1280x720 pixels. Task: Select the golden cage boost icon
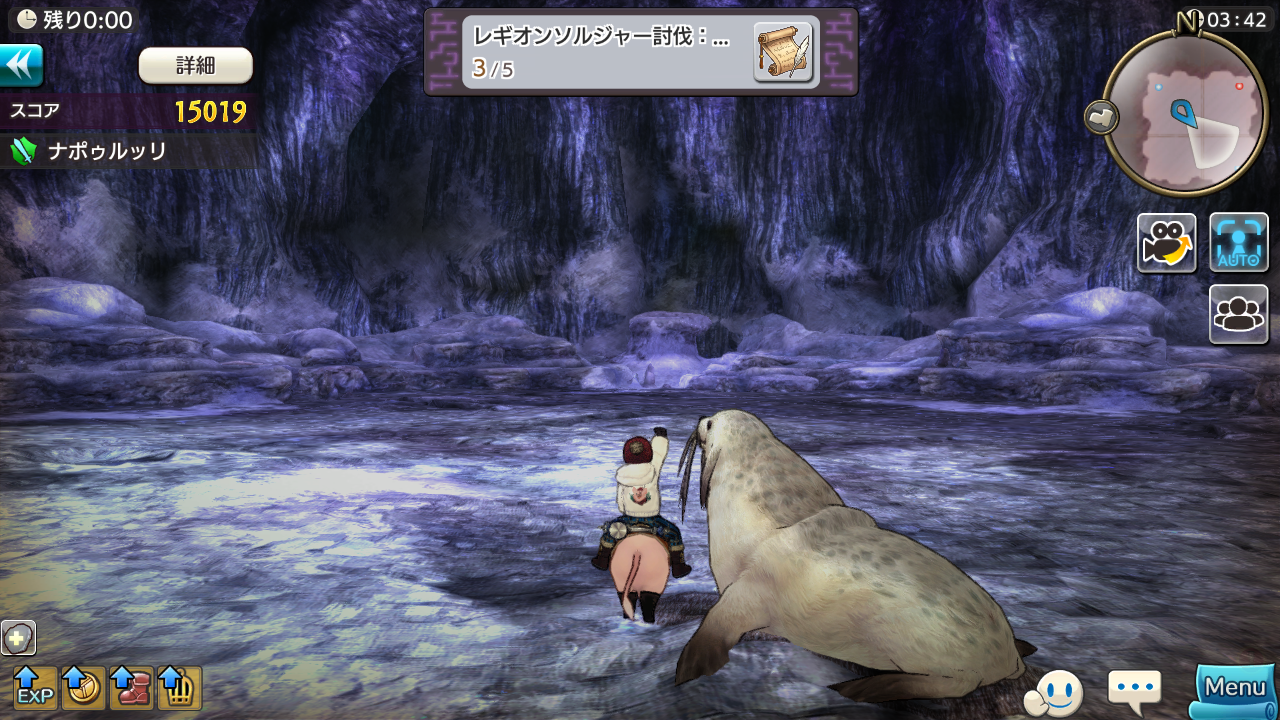[x=179, y=687]
